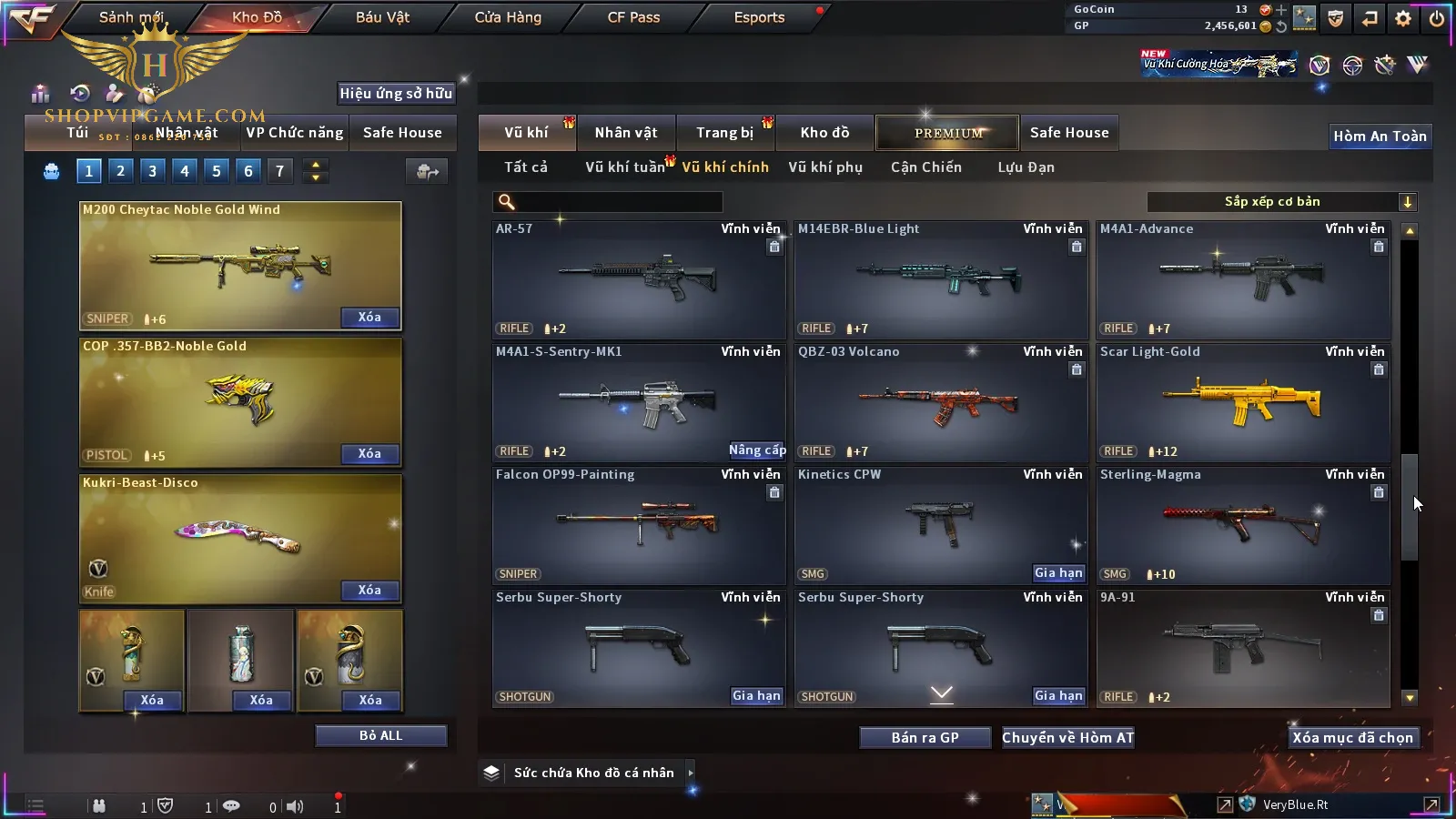The height and width of the screenshot is (819, 1456).
Task: Remove the M200 Cheytac Noble Gold Wind
Action: 369,318
